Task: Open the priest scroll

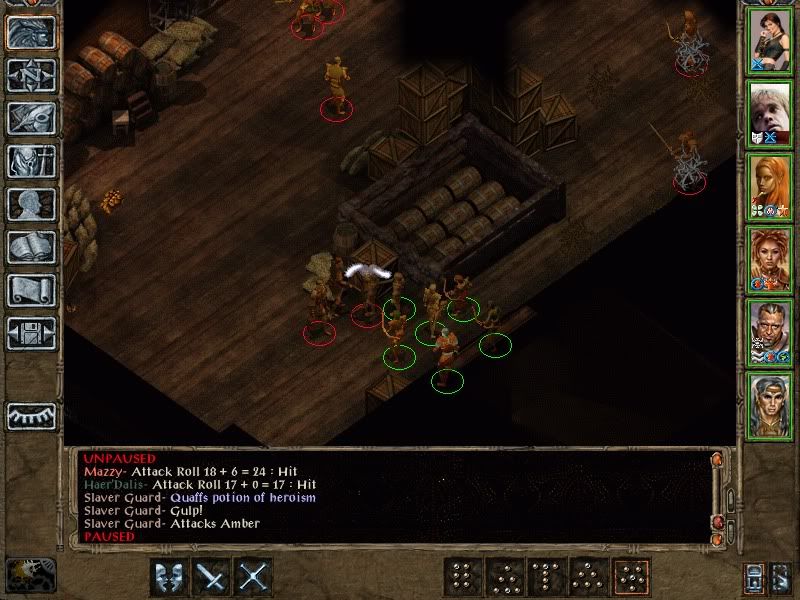Action: pyautogui.click(x=30, y=290)
